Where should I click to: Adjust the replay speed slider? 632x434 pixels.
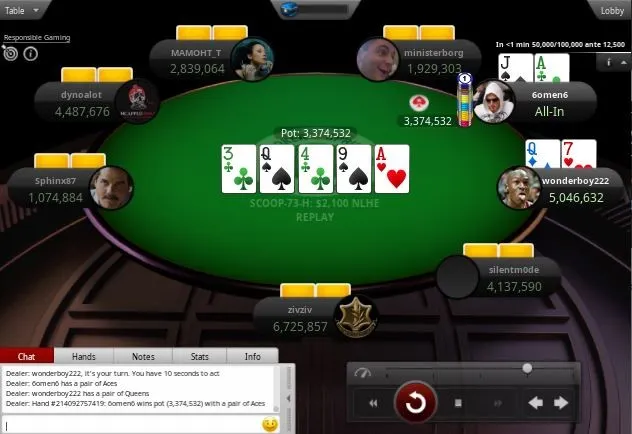(527, 369)
